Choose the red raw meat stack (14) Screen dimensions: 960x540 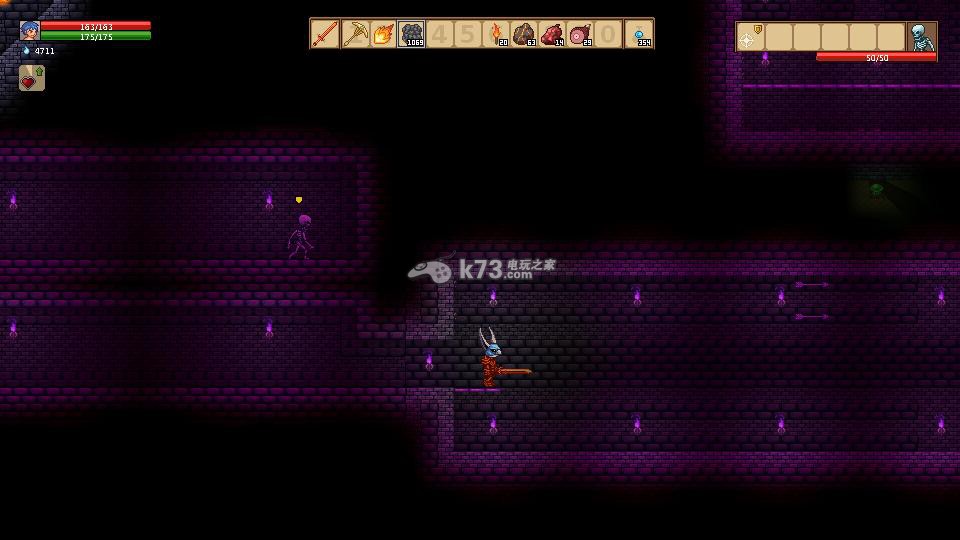pos(552,34)
